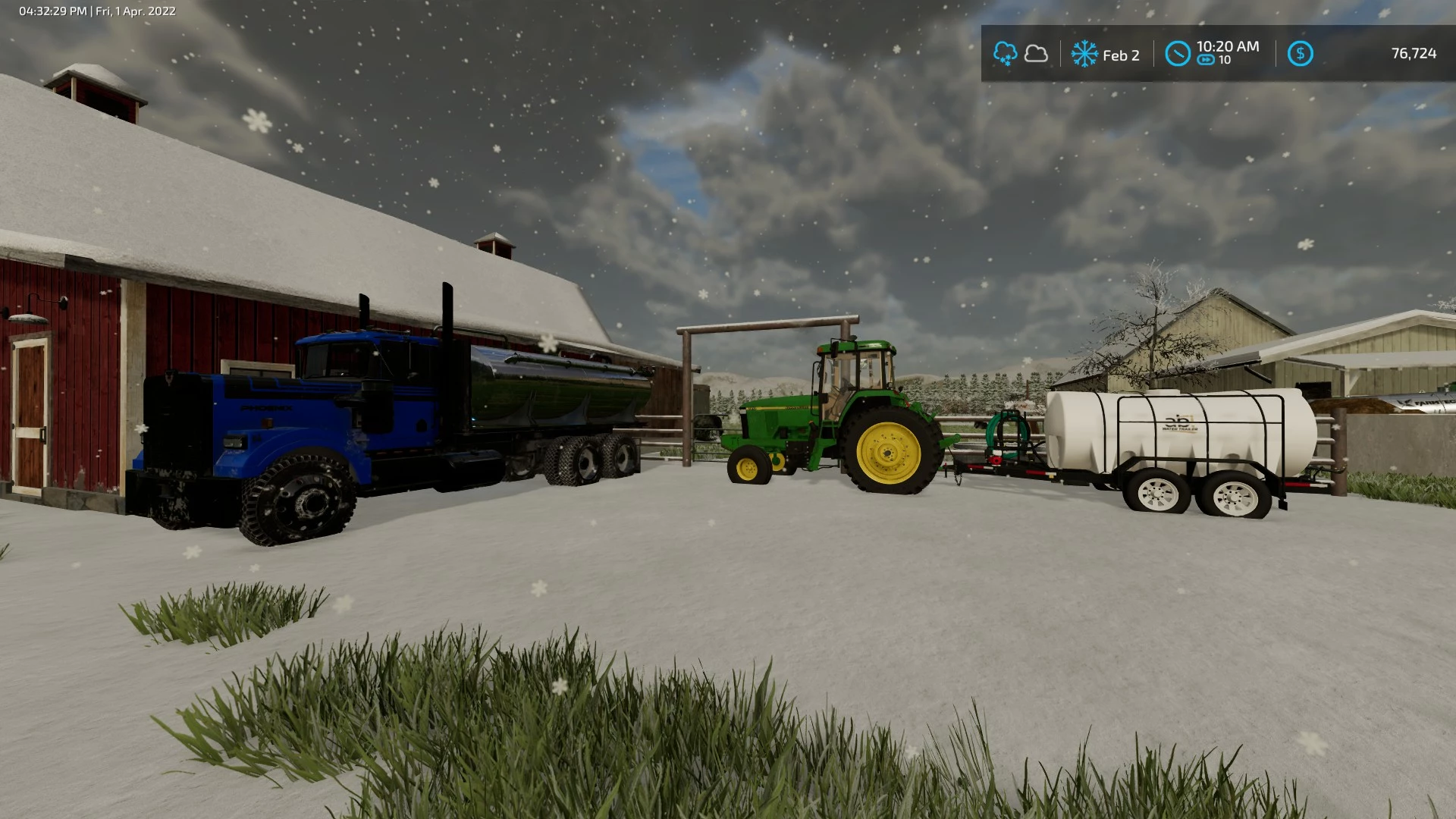Click the snowflake to toggle temperature display

(x=1086, y=55)
